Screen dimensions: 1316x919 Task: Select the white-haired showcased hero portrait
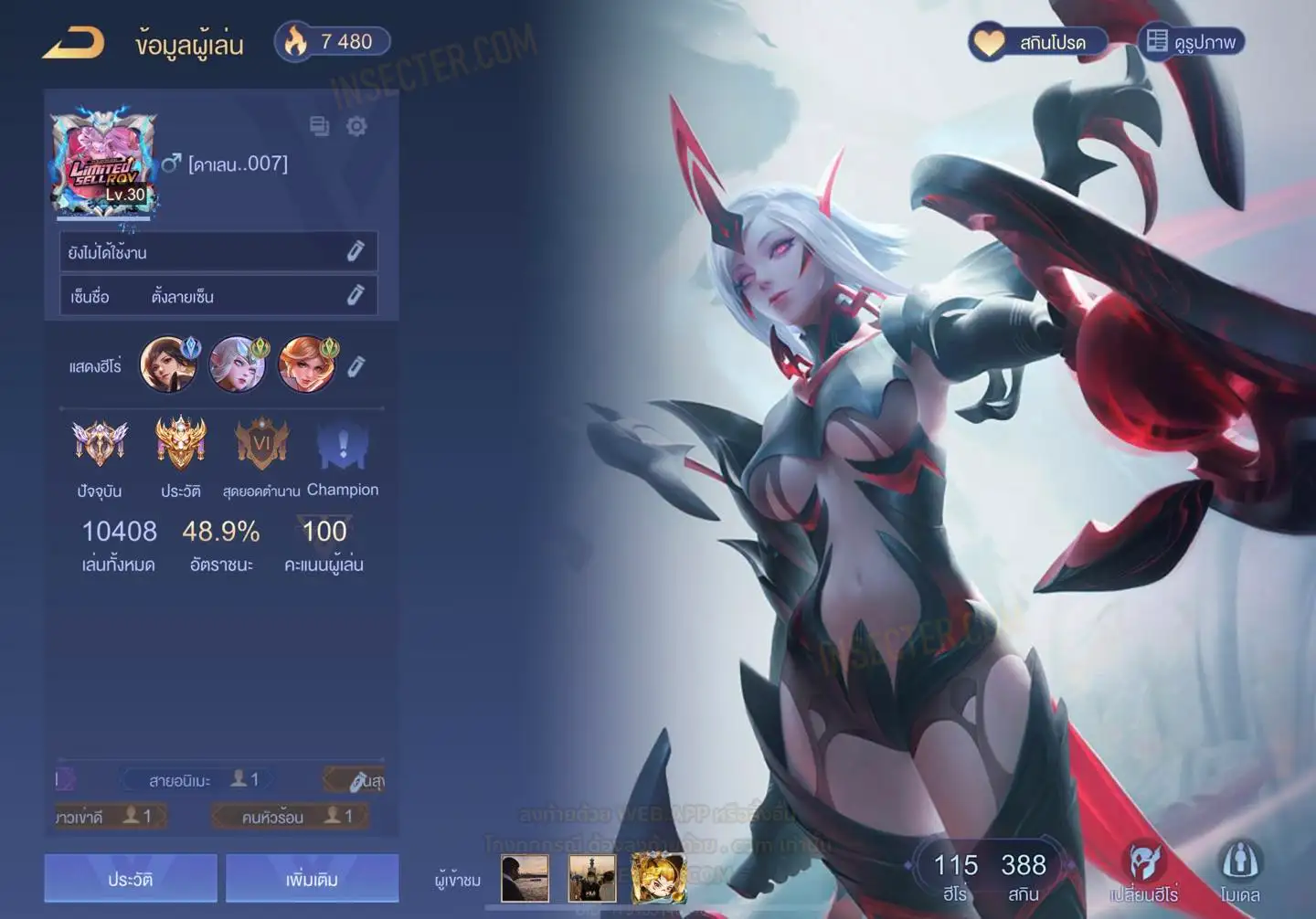click(238, 364)
